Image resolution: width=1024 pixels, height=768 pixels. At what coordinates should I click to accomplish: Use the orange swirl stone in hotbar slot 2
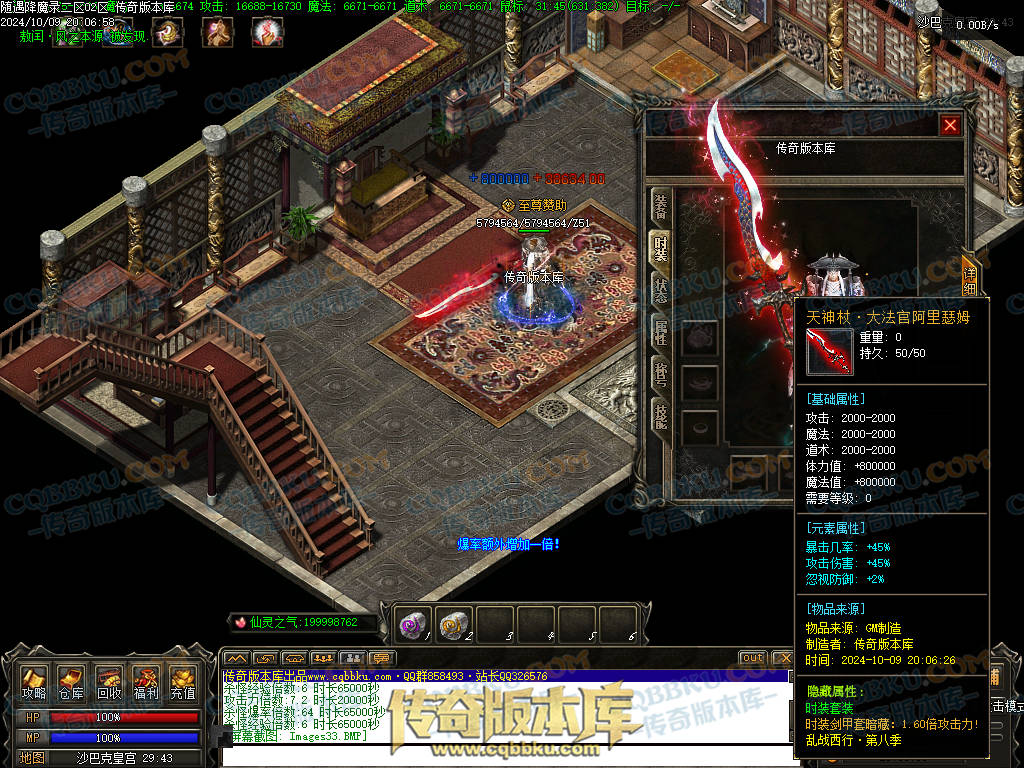pyautogui.click(x=453, y=625)
